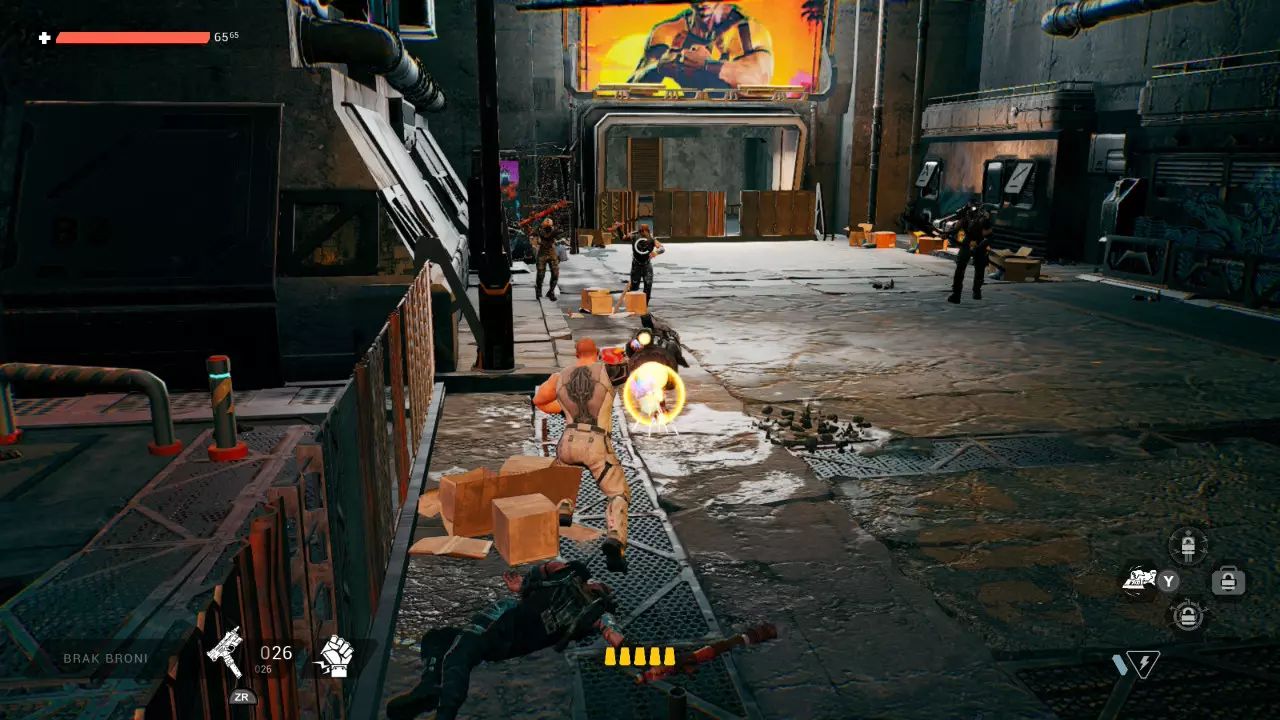Activate the lightning bolt triangle icon
This screenshot has height=720, width=1280.
click(1141, 664)
